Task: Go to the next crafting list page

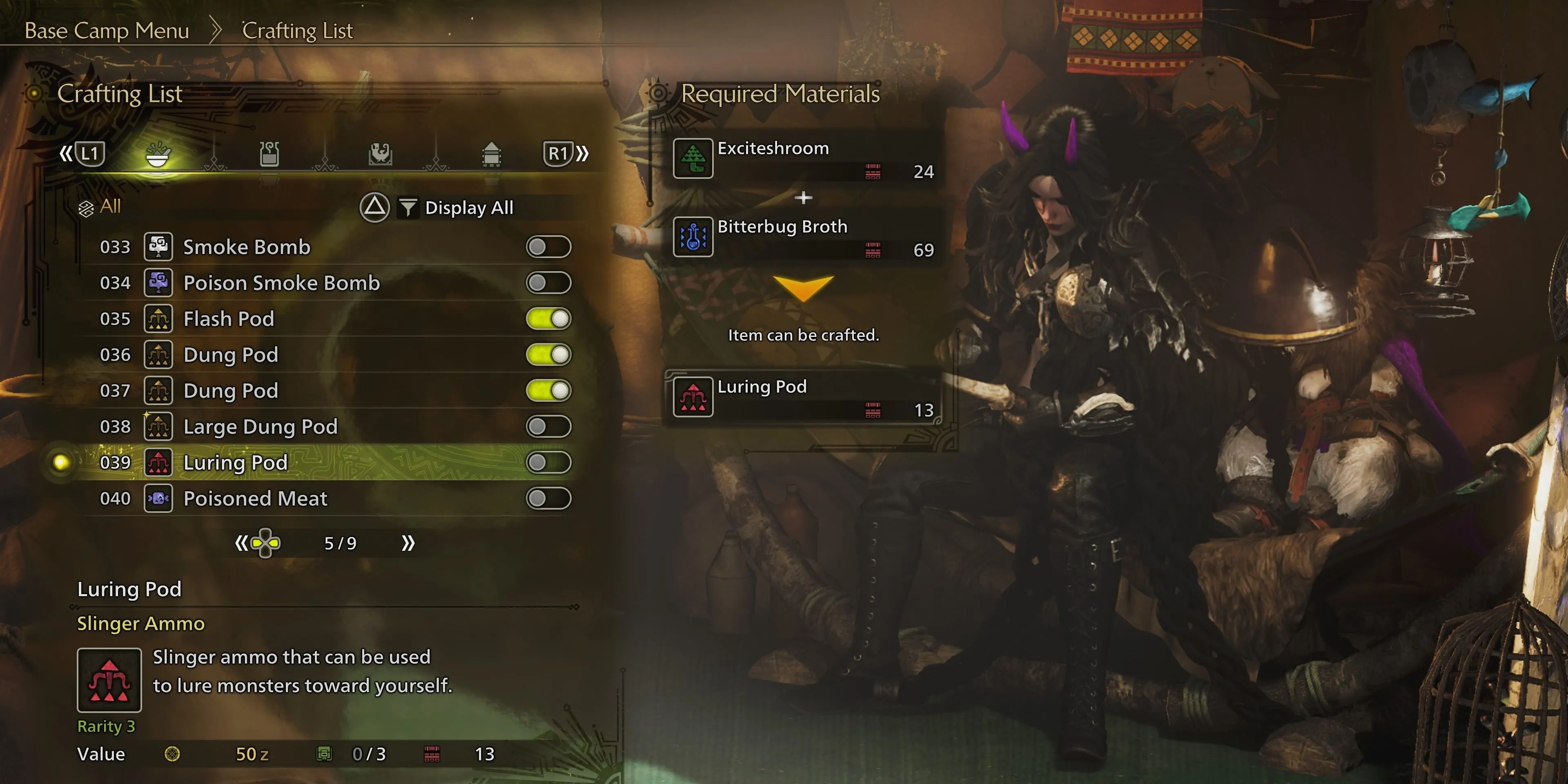Action: click(408, 543)
